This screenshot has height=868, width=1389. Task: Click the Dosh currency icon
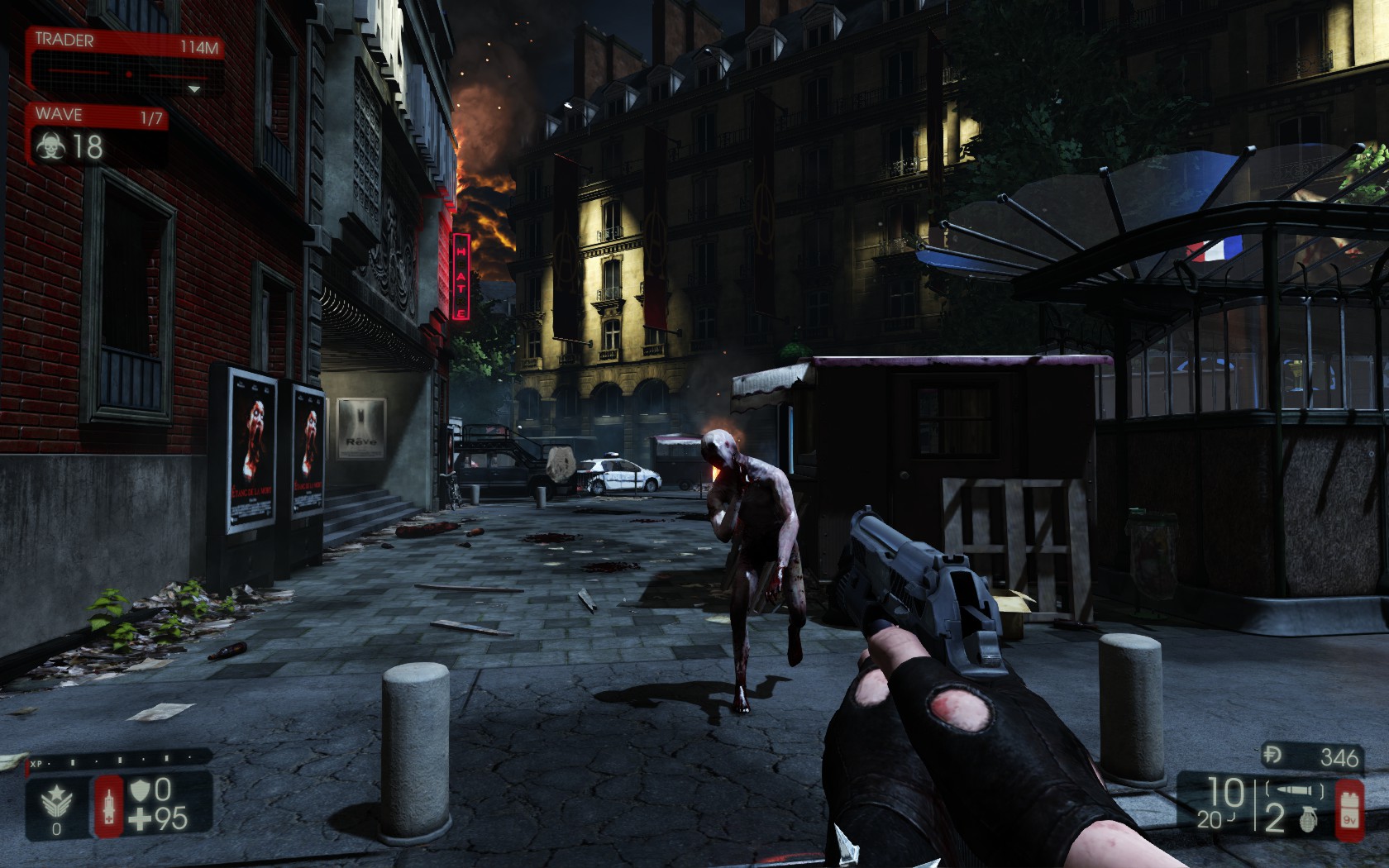click(1273, 756)
